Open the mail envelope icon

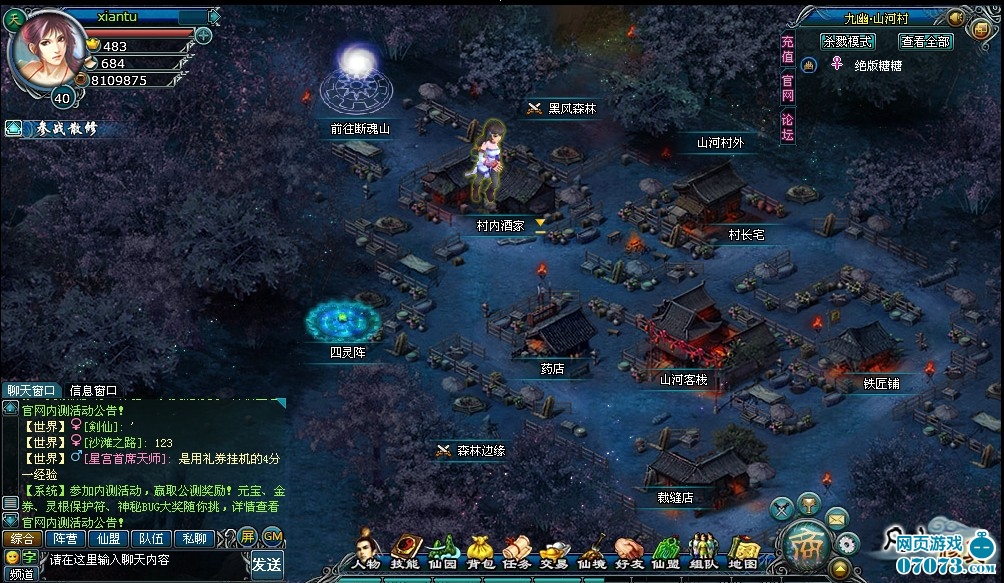tap(837, 516)
